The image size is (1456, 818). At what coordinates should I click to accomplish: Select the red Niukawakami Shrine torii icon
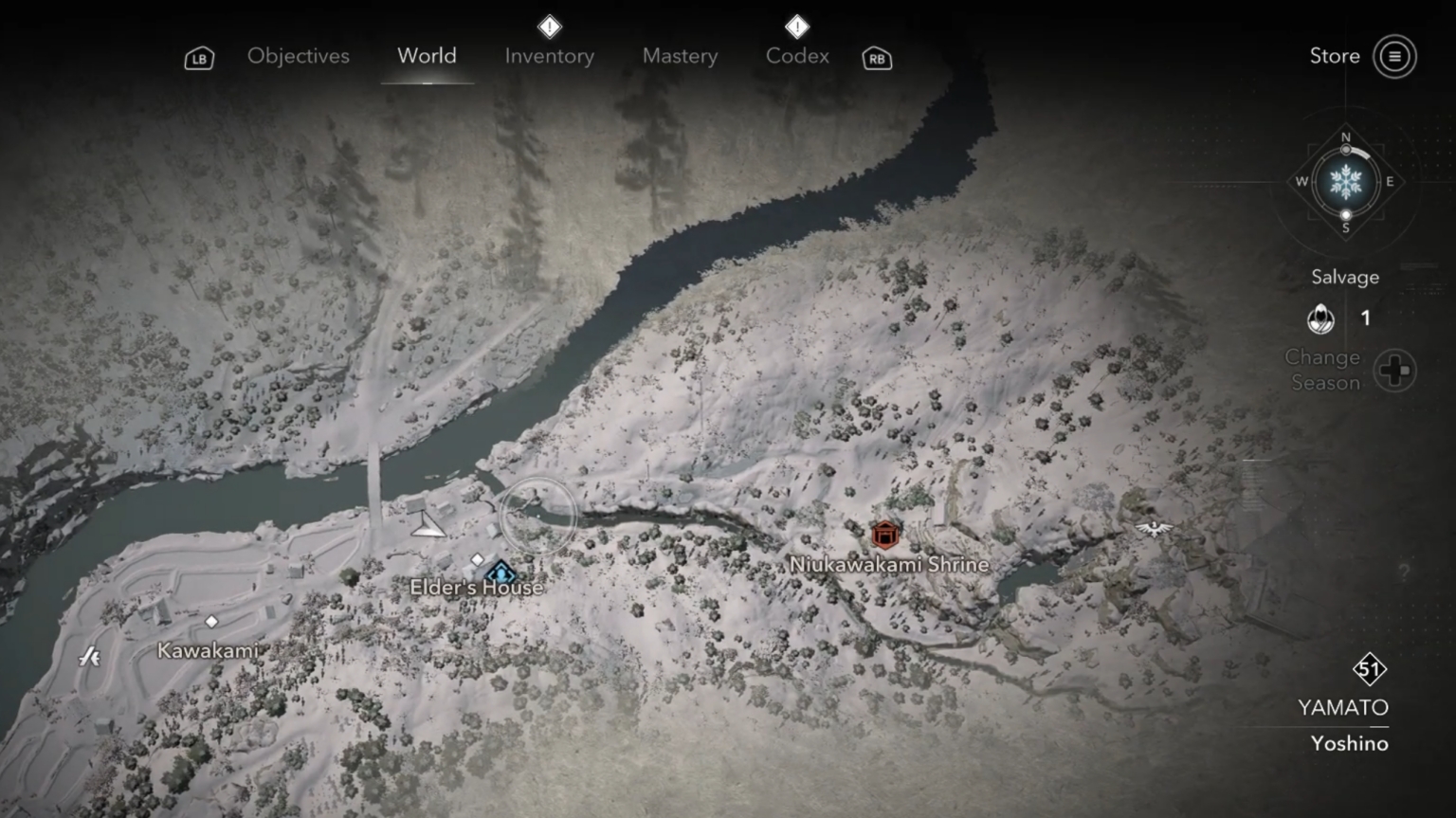point(883,534)
